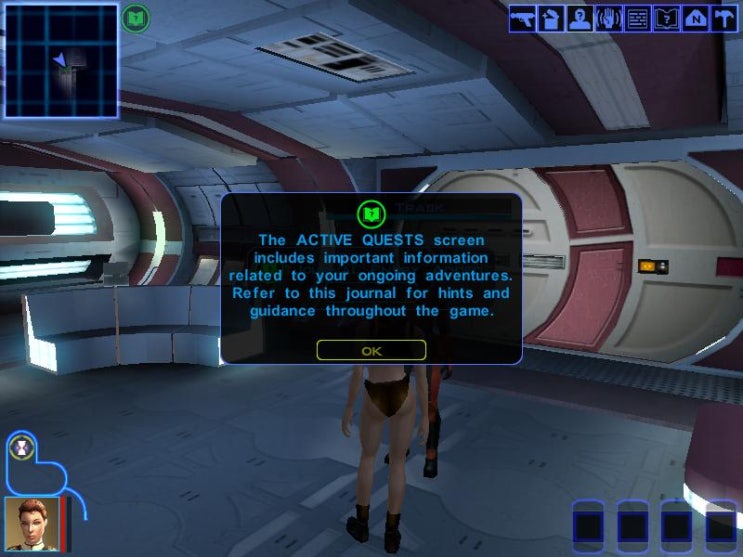Open the Options hammer icon
Viewport: 743px width, 557px height.
pyautogui.click(x=725, y=18)
